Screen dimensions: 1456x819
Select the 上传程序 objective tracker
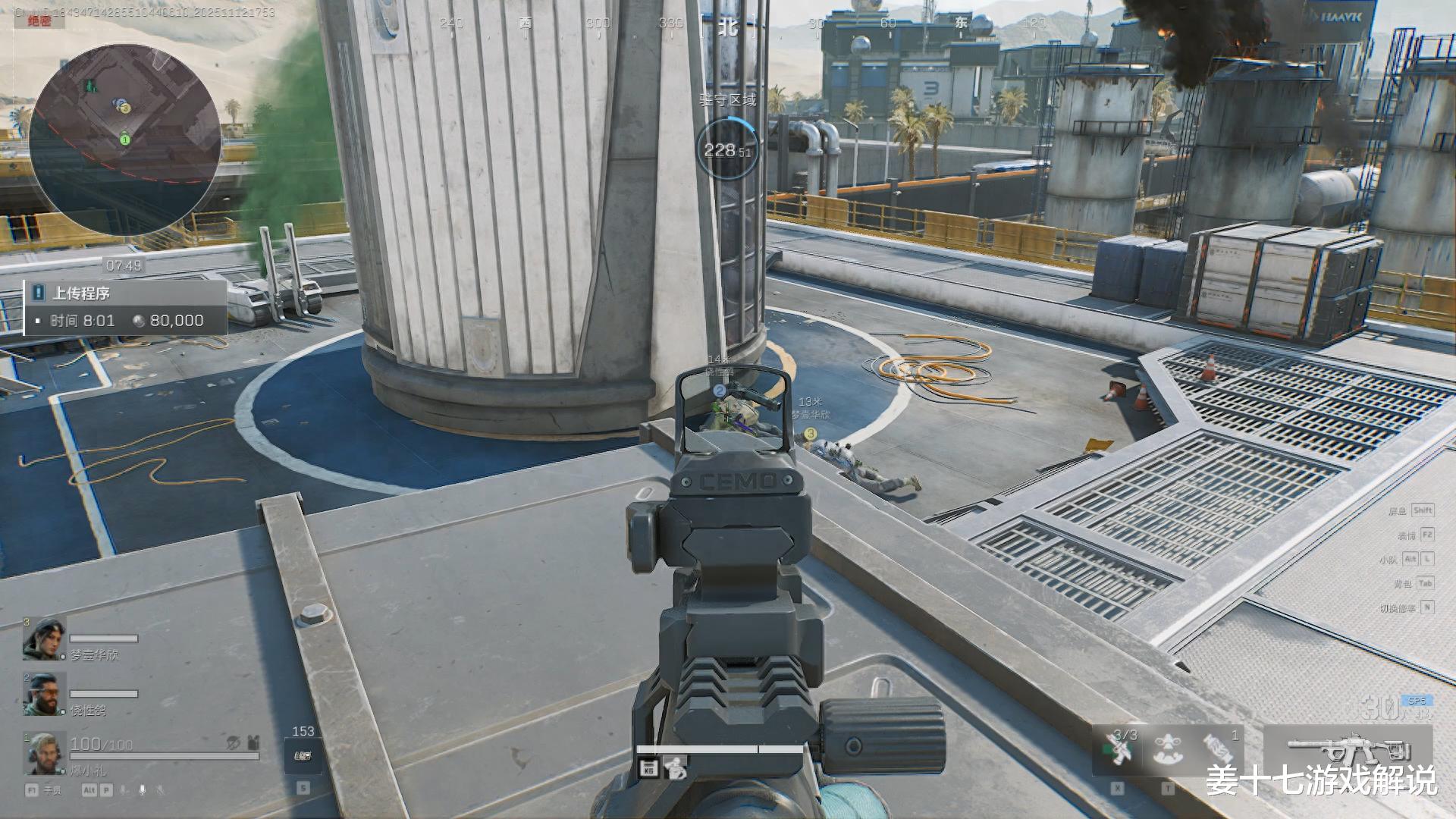pyautogui.click(x=126, y=307)
